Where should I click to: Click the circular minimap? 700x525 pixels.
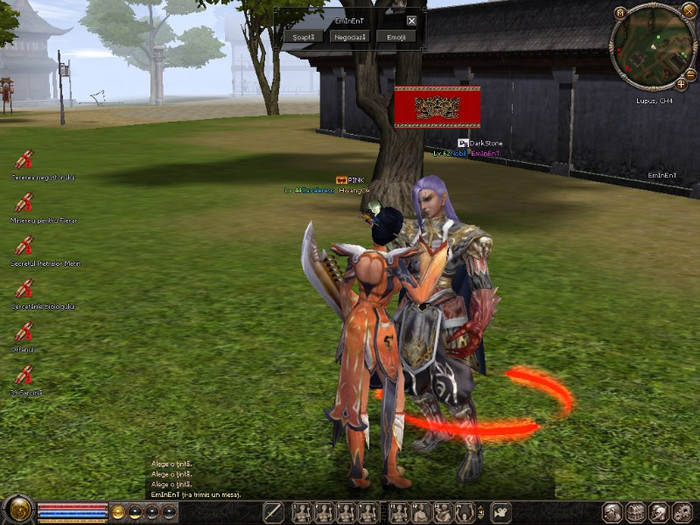tap(653, 47)
